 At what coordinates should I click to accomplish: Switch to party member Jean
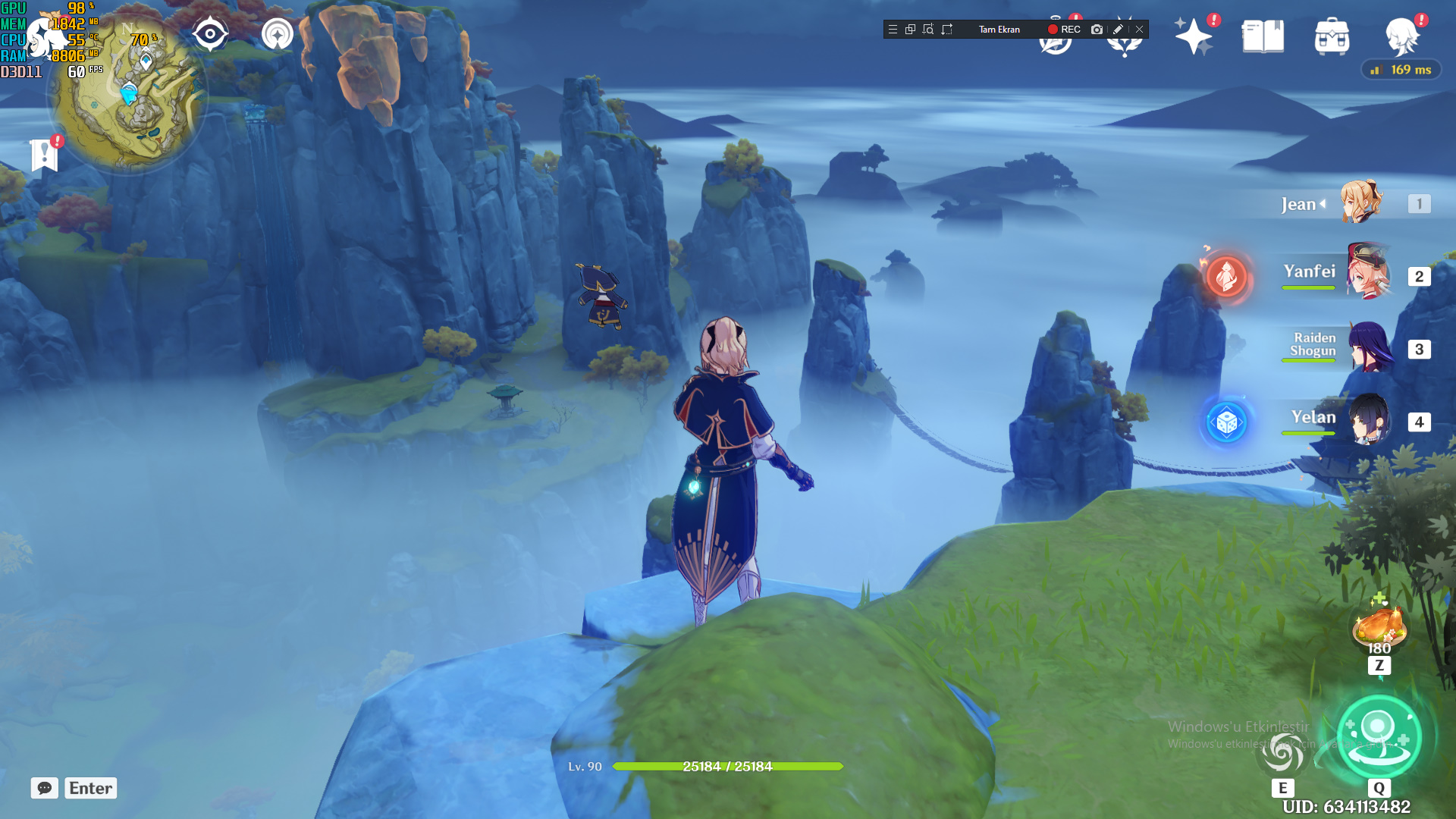[1360, 202]
